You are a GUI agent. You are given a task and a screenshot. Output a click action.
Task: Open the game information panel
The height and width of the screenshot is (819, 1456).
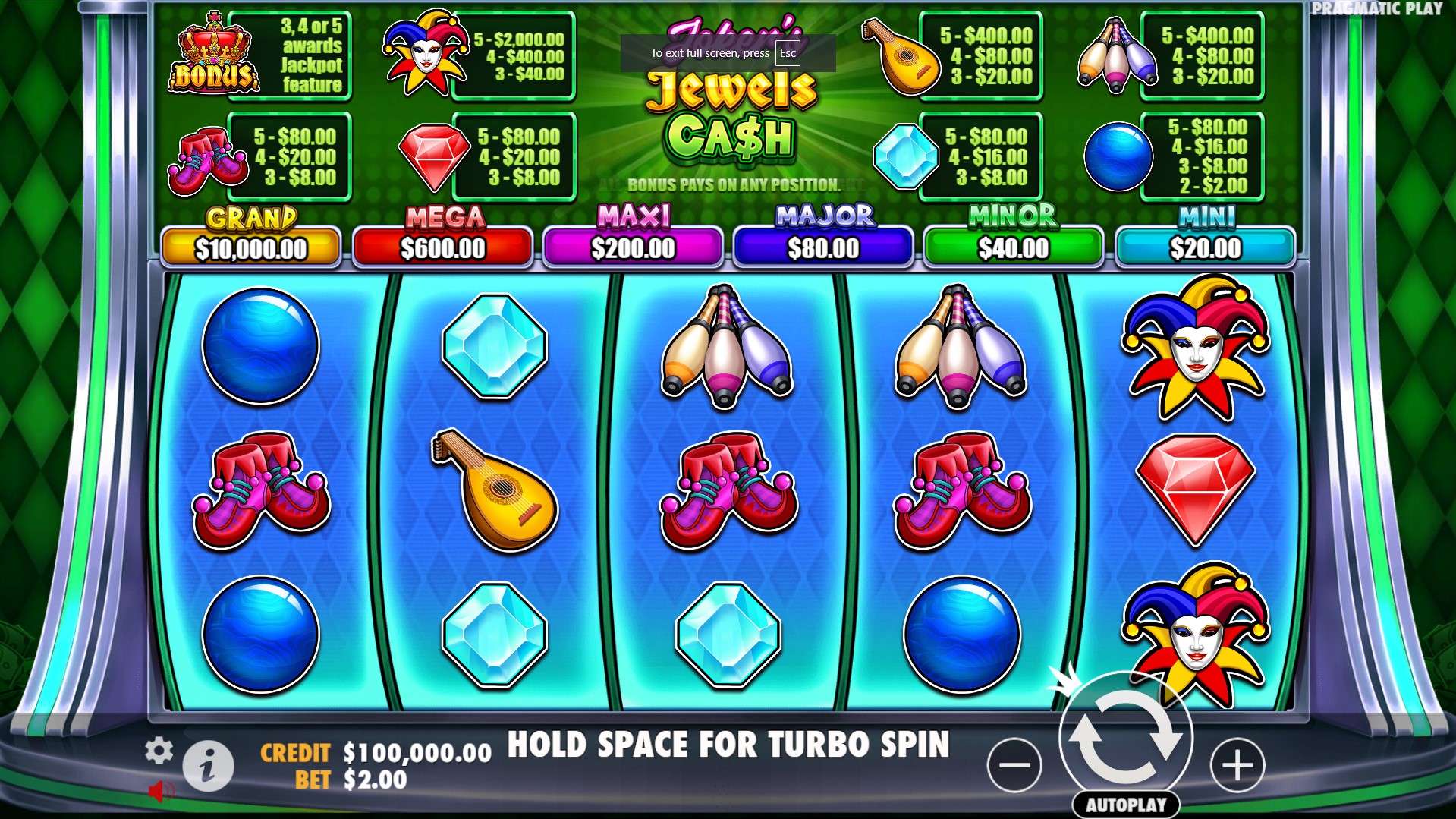pos(207,764)
